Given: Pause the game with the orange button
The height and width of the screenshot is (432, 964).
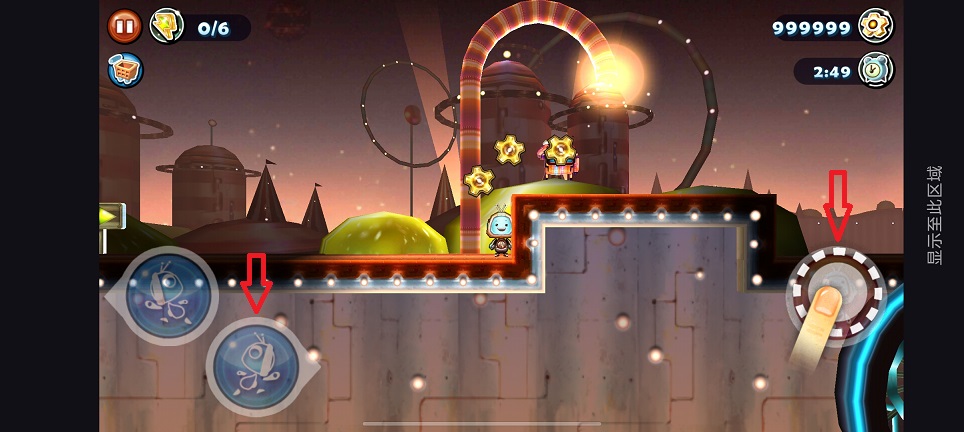Looking at the screenshot, I should pos(125,26).
